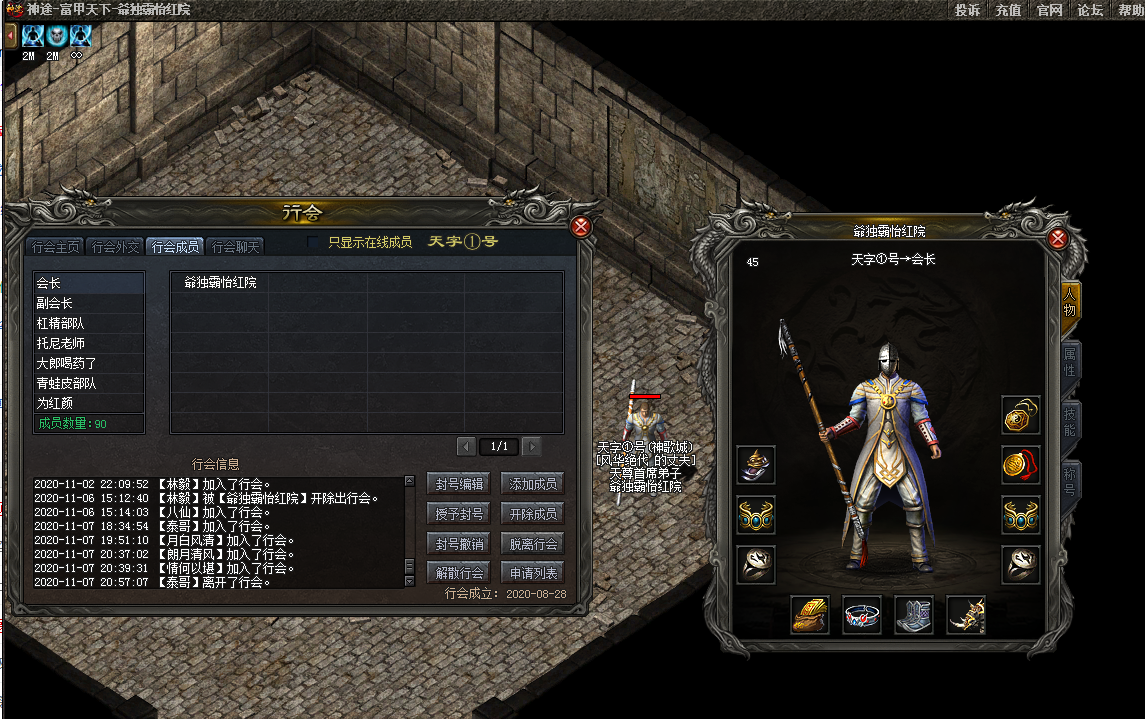The width and height of the screenshot is (1145, 719).
Task: Click the 添加成员 button
Action: (531, 484)
